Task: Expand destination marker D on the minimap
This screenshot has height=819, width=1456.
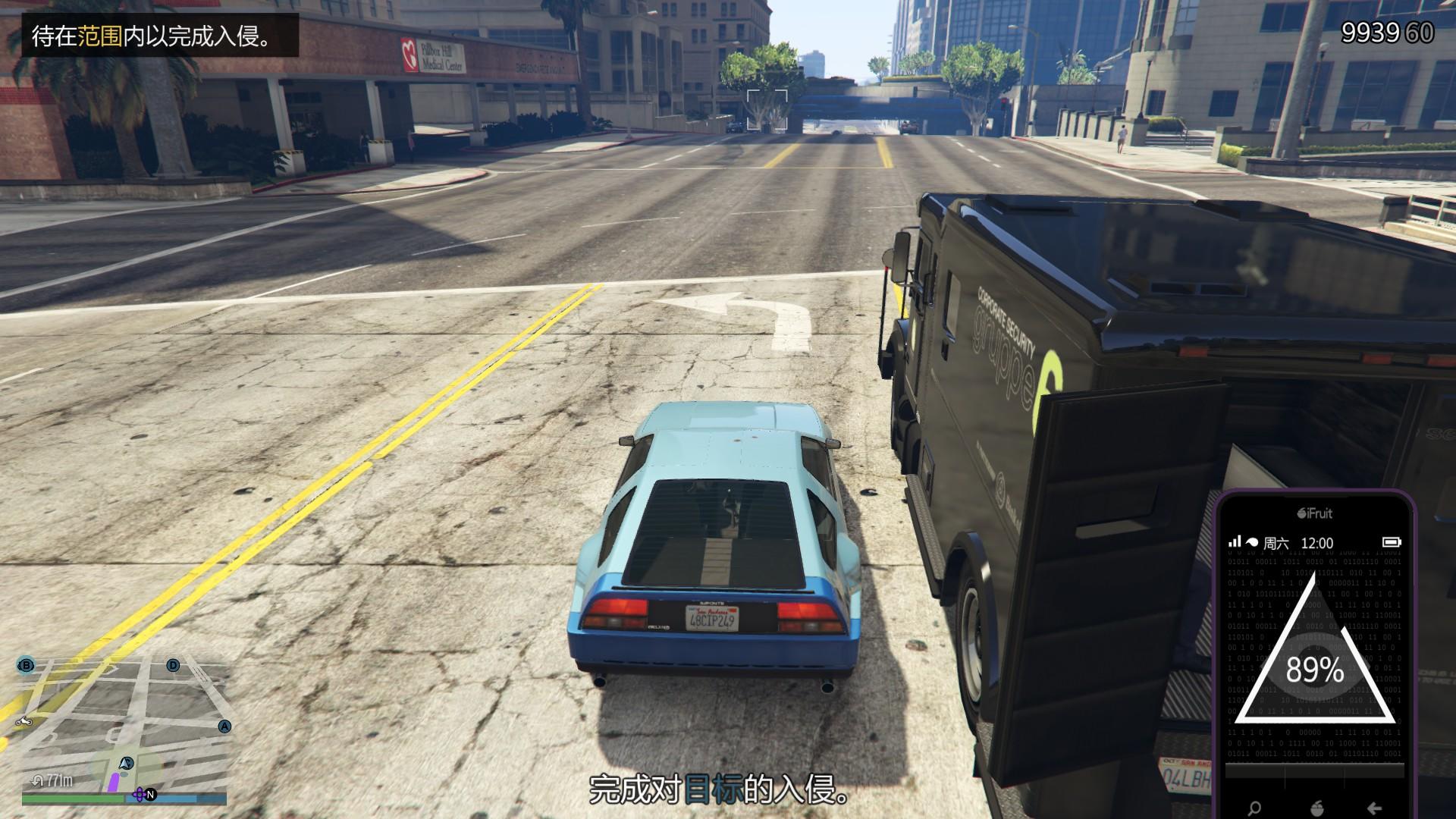Action: [173, 665]
